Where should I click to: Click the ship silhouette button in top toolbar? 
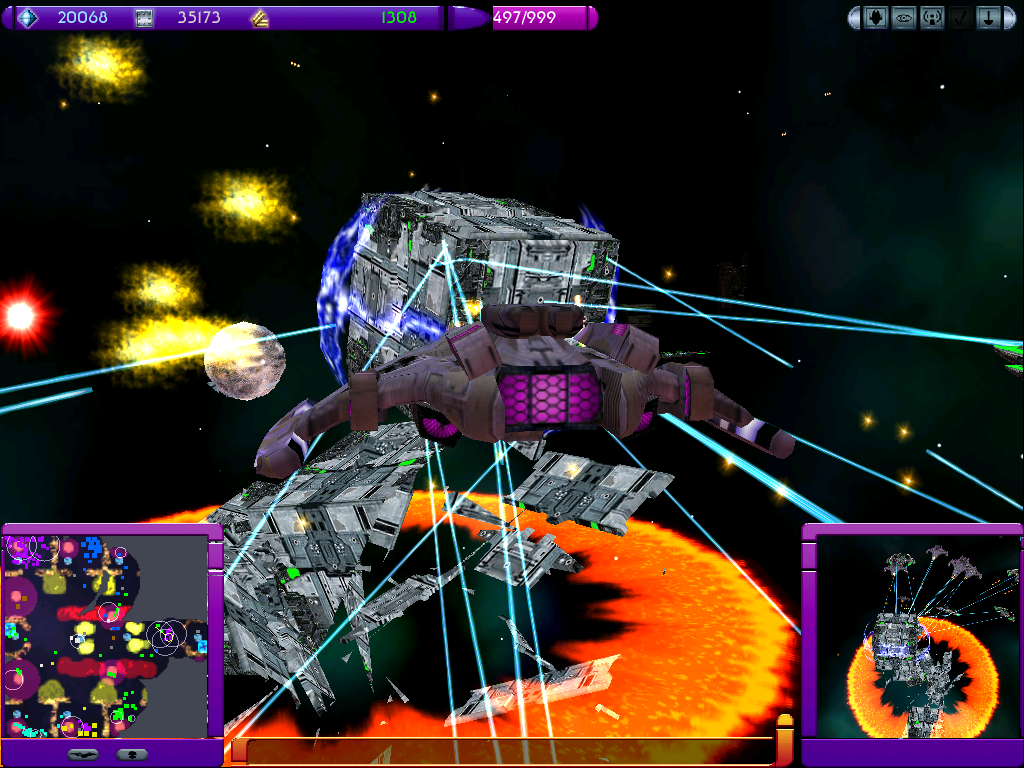coord(876,18)
